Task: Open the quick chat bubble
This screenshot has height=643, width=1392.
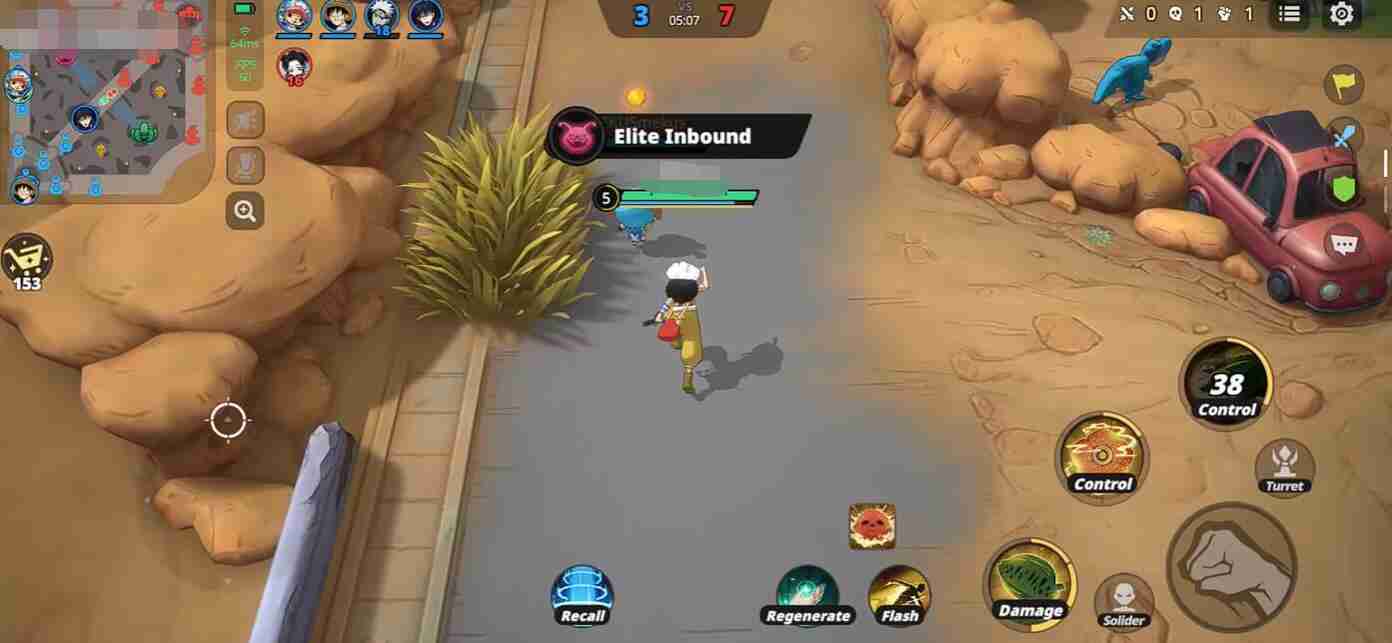Action: pyautogui.click(x=1344, y=243)
